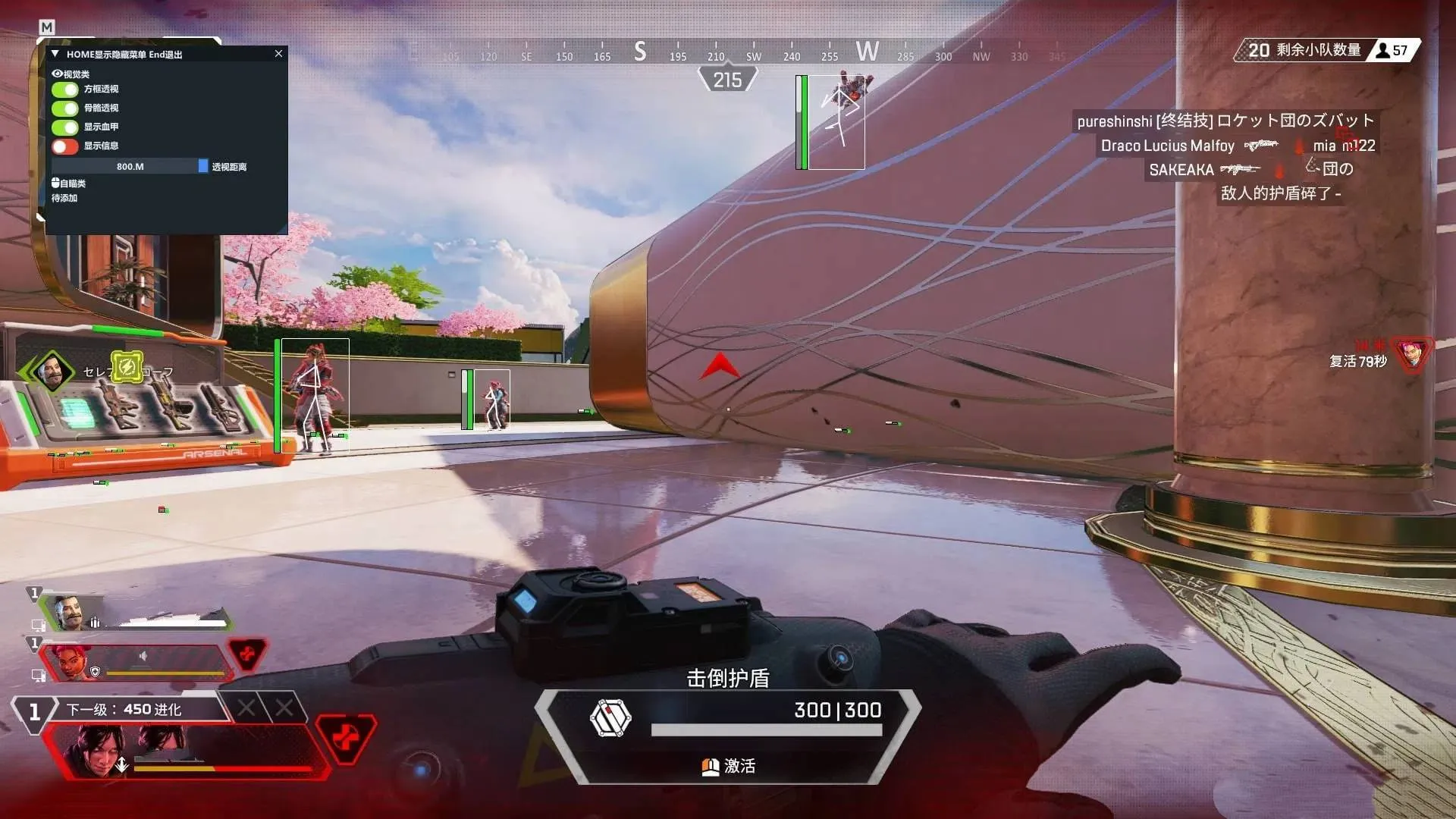Turn off the 骨骼透视 switch
1456x819 pixels.
(64, 108)
